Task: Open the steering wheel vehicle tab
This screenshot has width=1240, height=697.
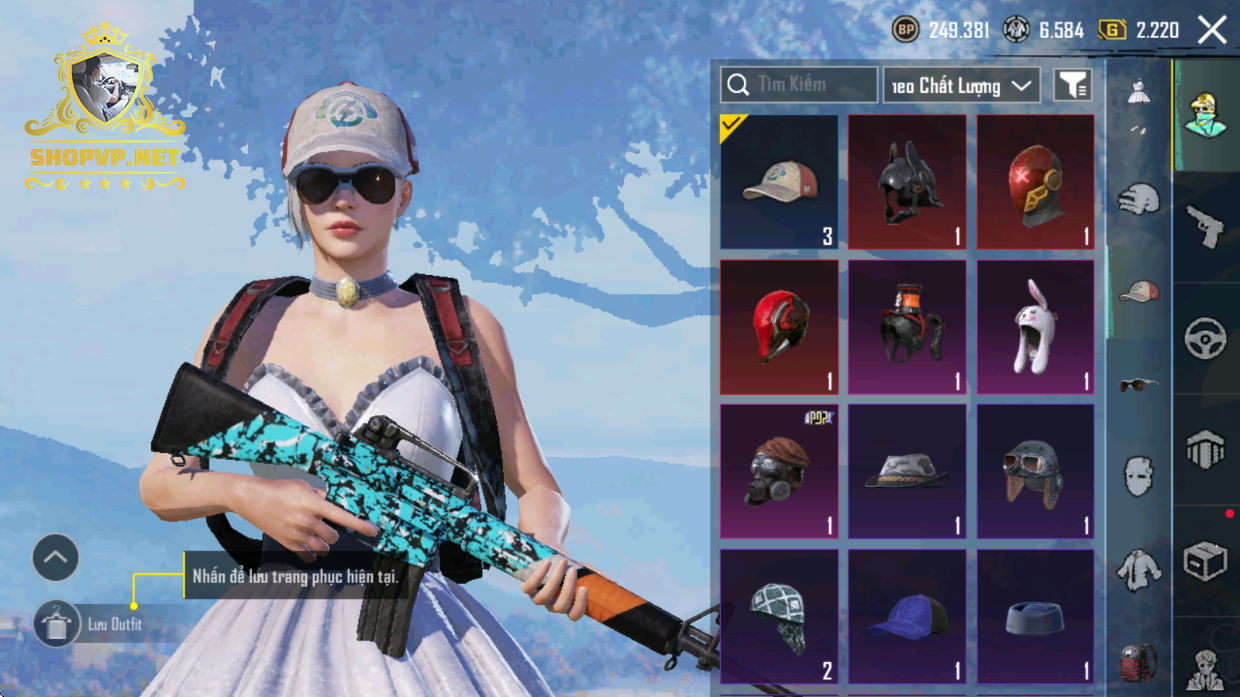Action: click(x=1205, y=338)
